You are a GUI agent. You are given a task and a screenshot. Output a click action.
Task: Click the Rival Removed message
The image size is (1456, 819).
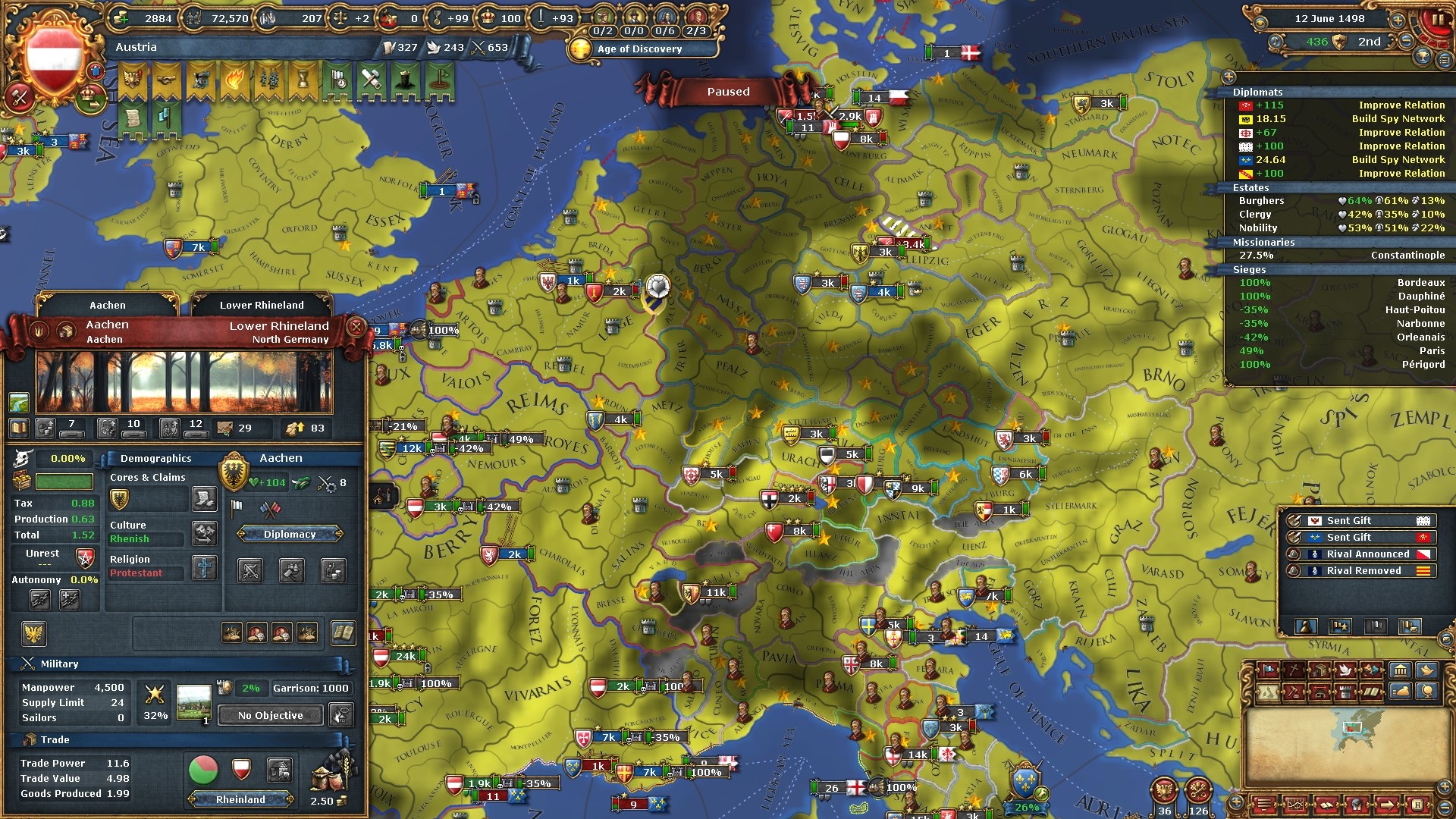[1363, 571]
